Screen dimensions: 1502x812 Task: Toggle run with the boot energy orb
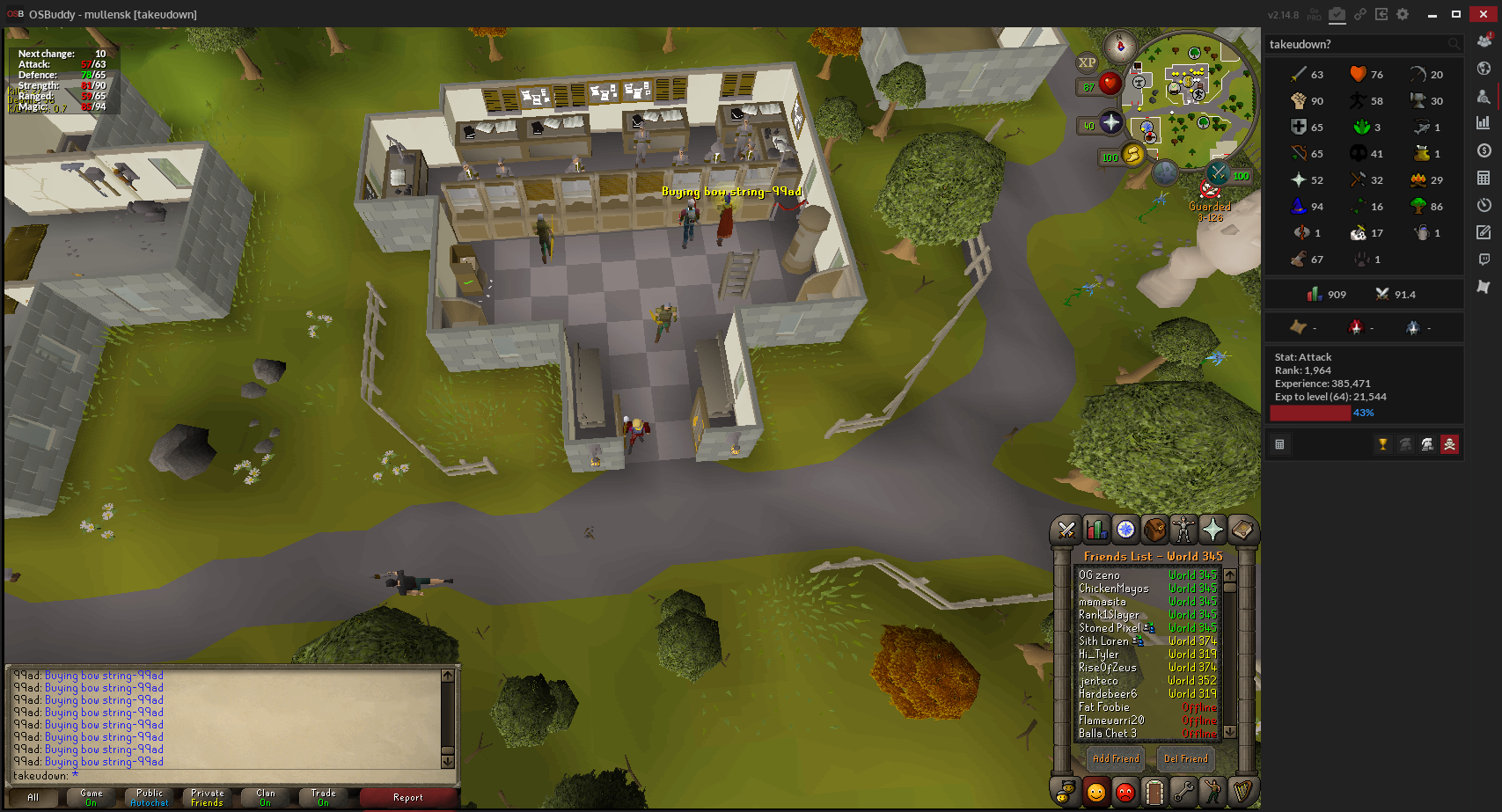[x=1132, y=157]
